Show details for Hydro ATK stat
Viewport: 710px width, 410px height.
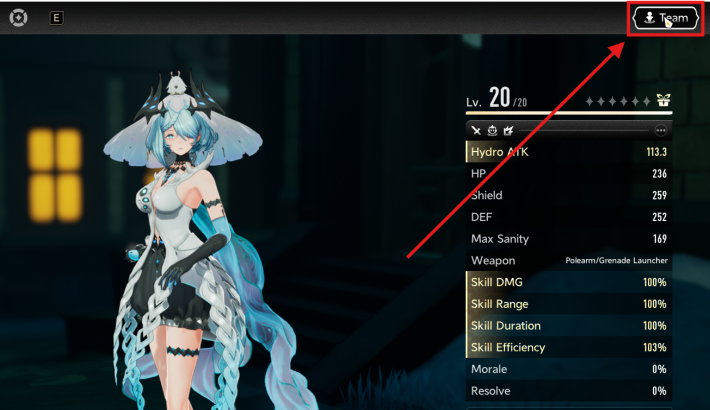tap(568, 152)
